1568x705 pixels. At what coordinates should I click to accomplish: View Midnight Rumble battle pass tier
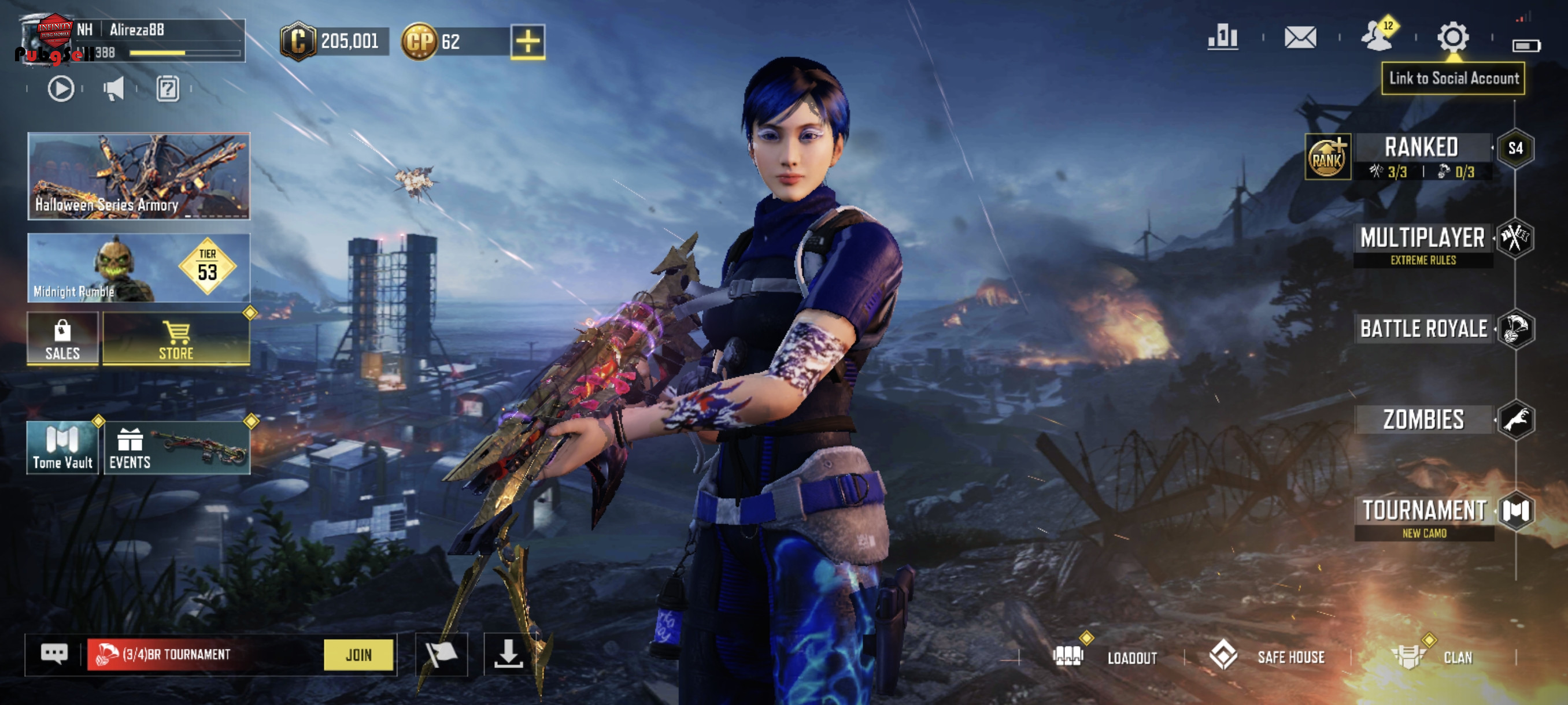(x=139, y=268)
